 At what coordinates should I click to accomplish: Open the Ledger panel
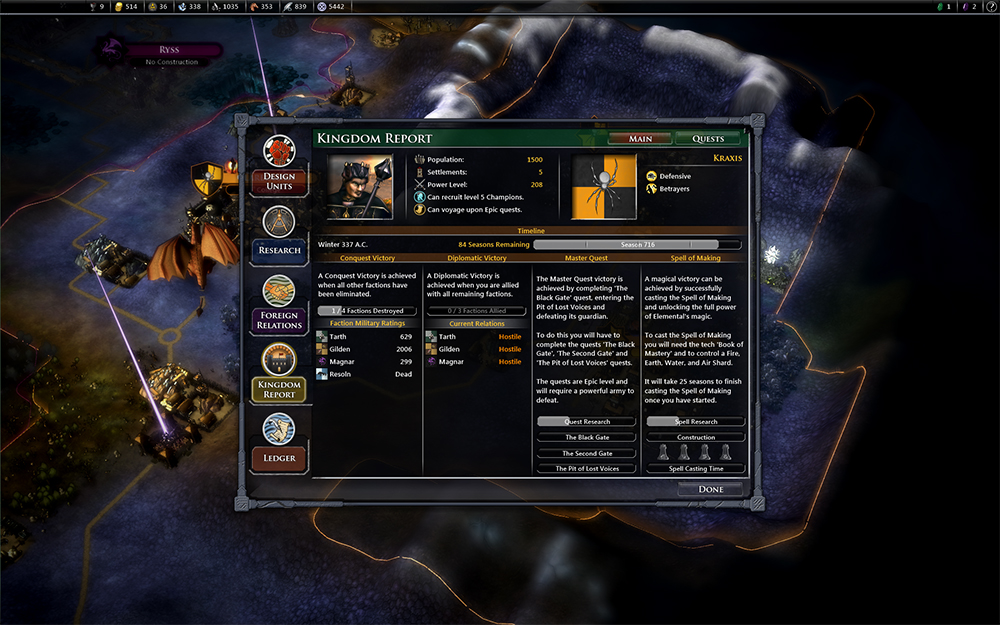click(279, 443)
